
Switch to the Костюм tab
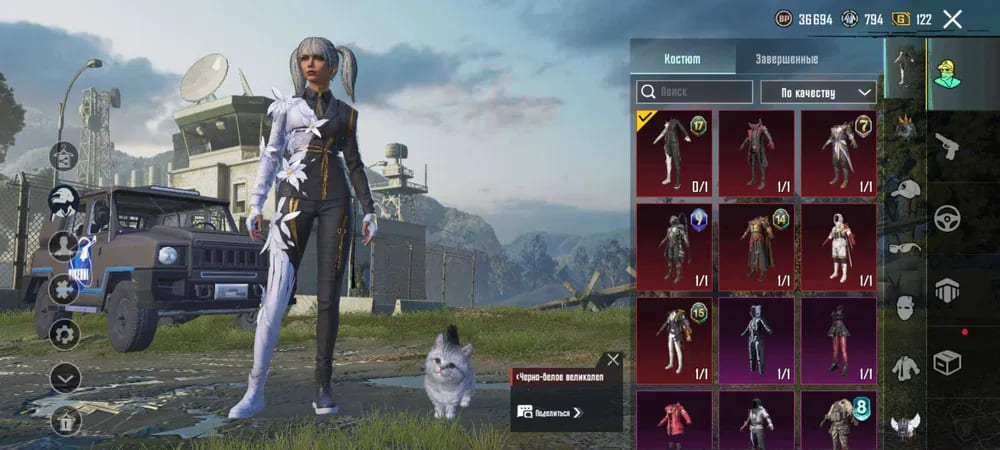[x=683, y=59]
